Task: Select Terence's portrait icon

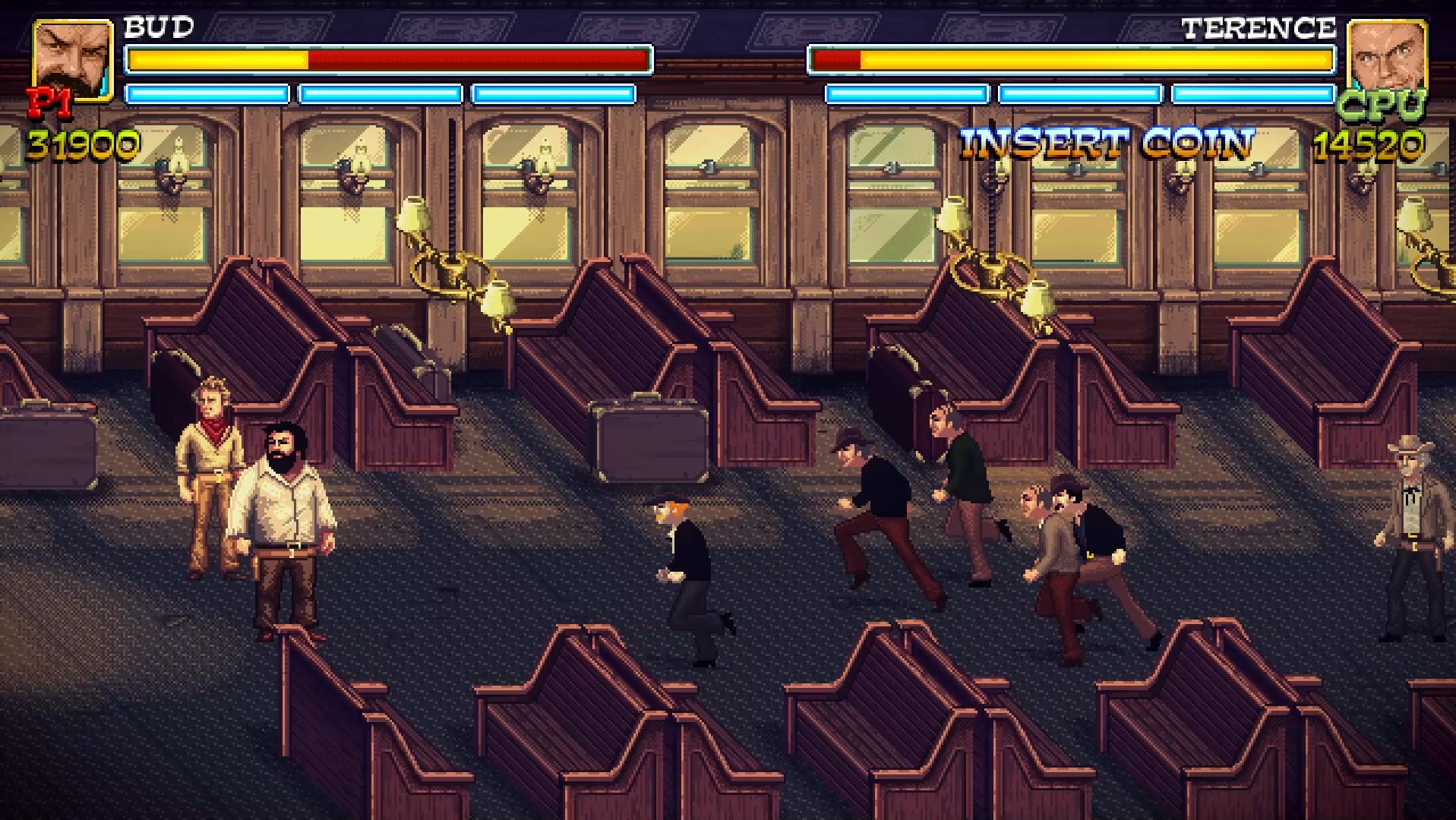Action: [x=1385, y=57]
